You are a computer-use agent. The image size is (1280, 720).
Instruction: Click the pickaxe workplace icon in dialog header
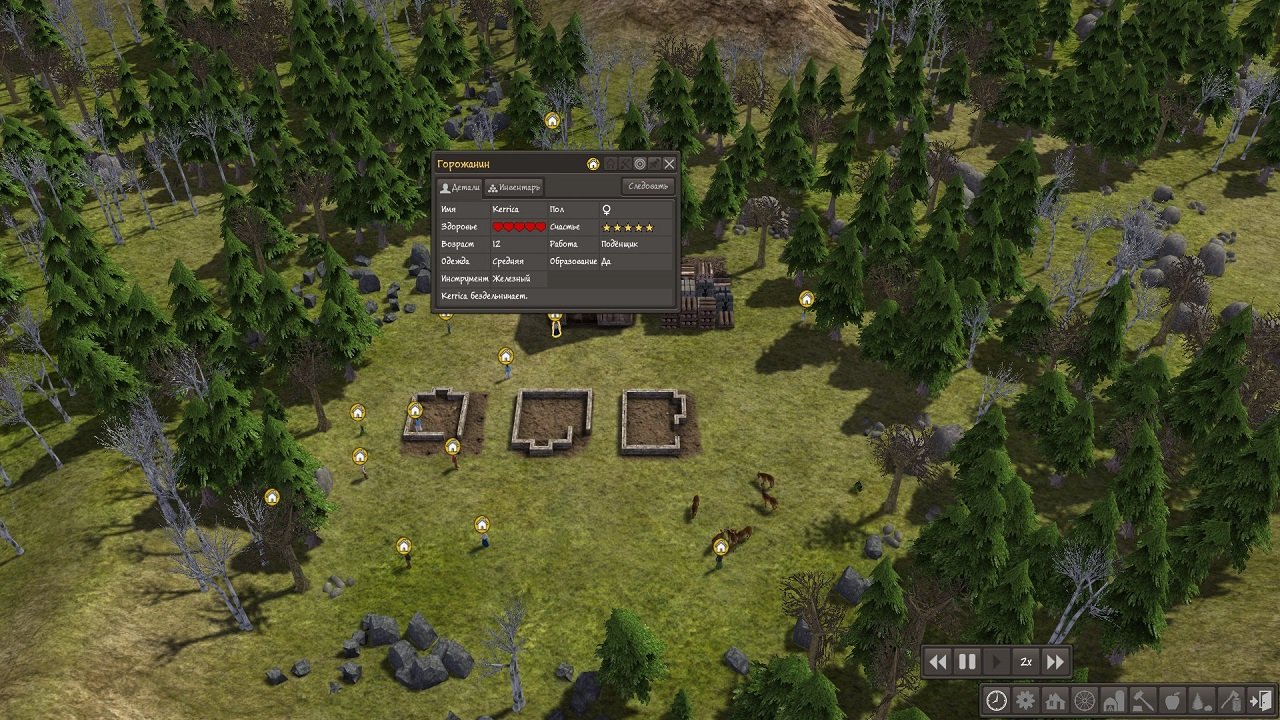(624, 163)
